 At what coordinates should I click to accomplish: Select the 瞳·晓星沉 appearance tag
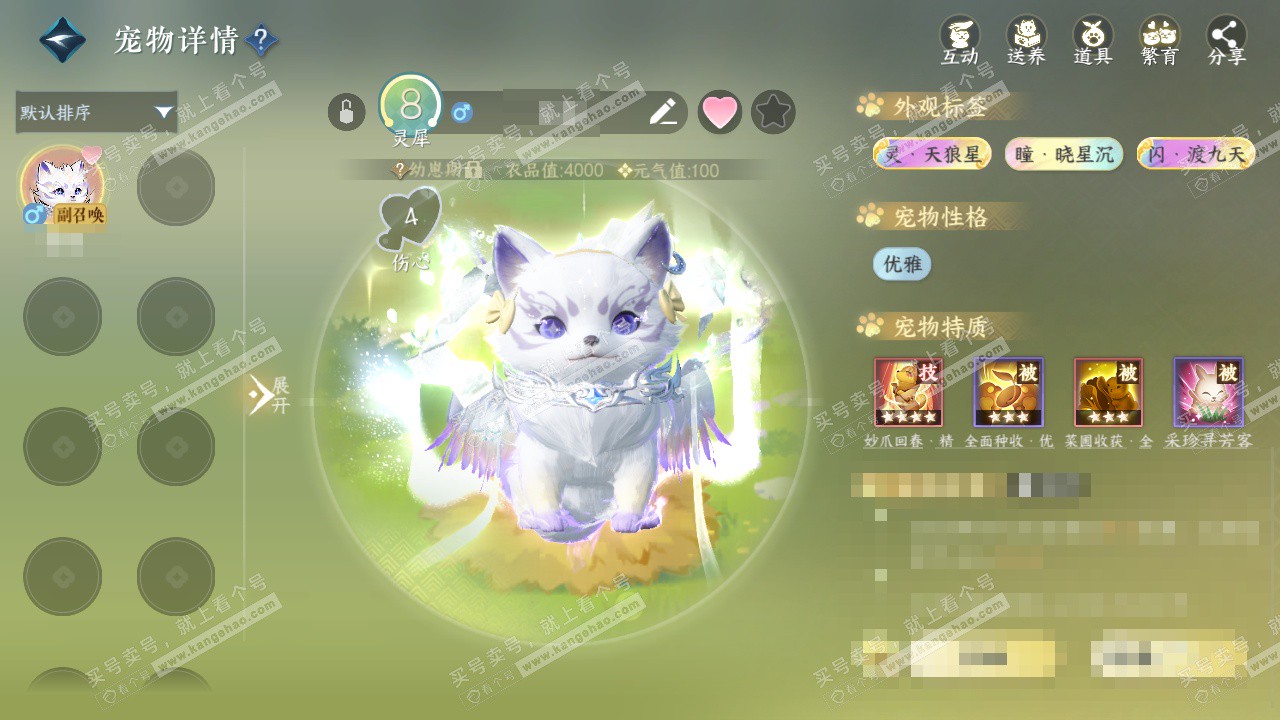coord(1064,154)
